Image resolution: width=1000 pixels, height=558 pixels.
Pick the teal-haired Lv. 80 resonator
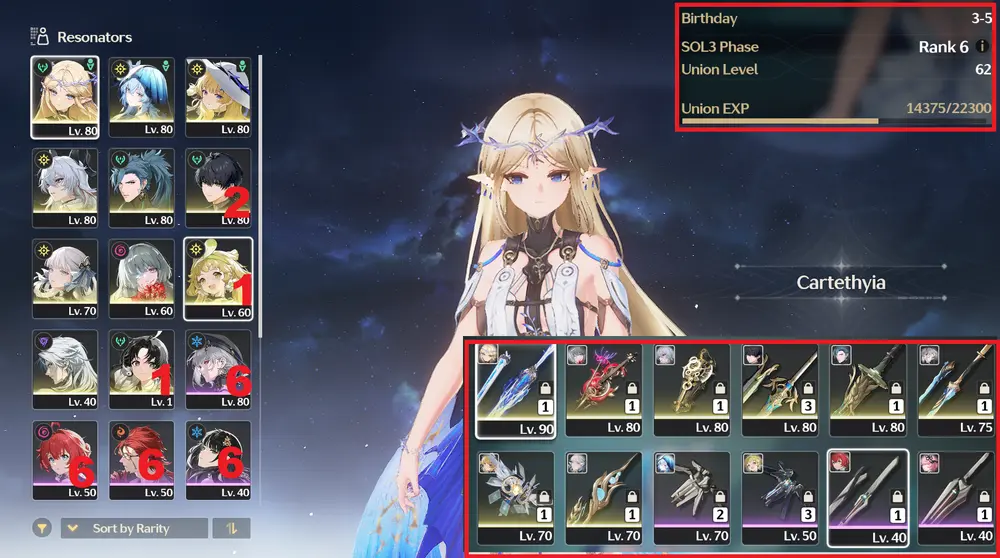141,187
